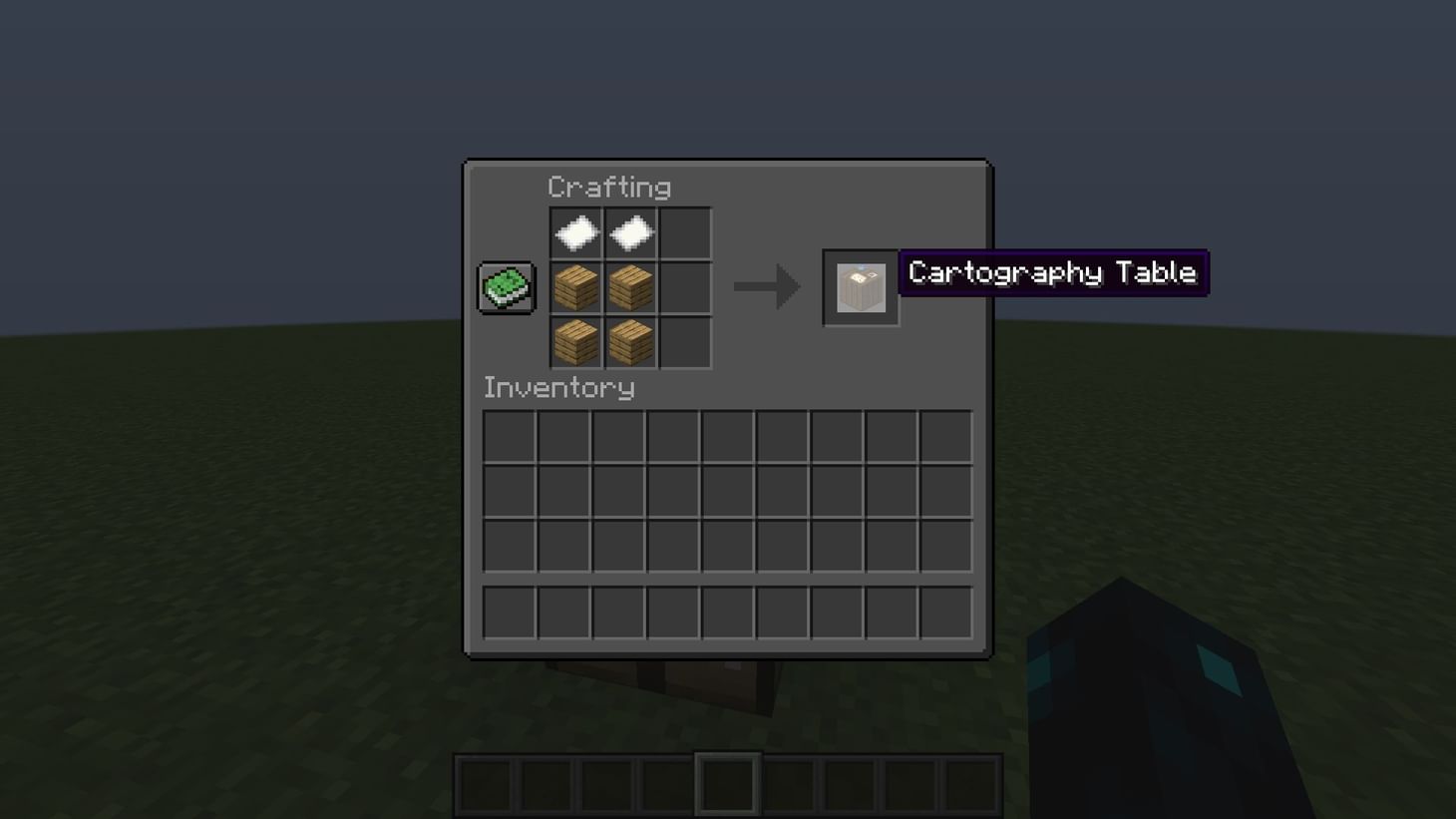Open the green recipe book

tap(505, 286)
